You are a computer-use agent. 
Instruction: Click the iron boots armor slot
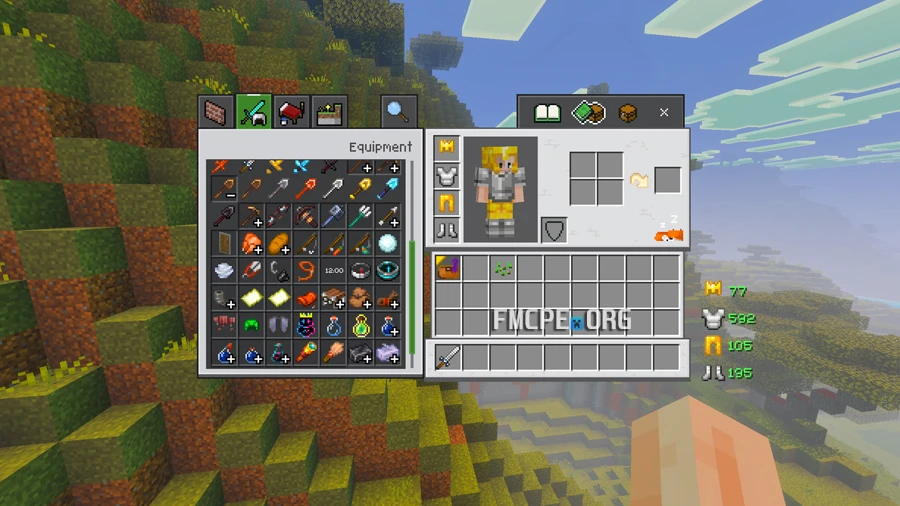click(446, 232)
